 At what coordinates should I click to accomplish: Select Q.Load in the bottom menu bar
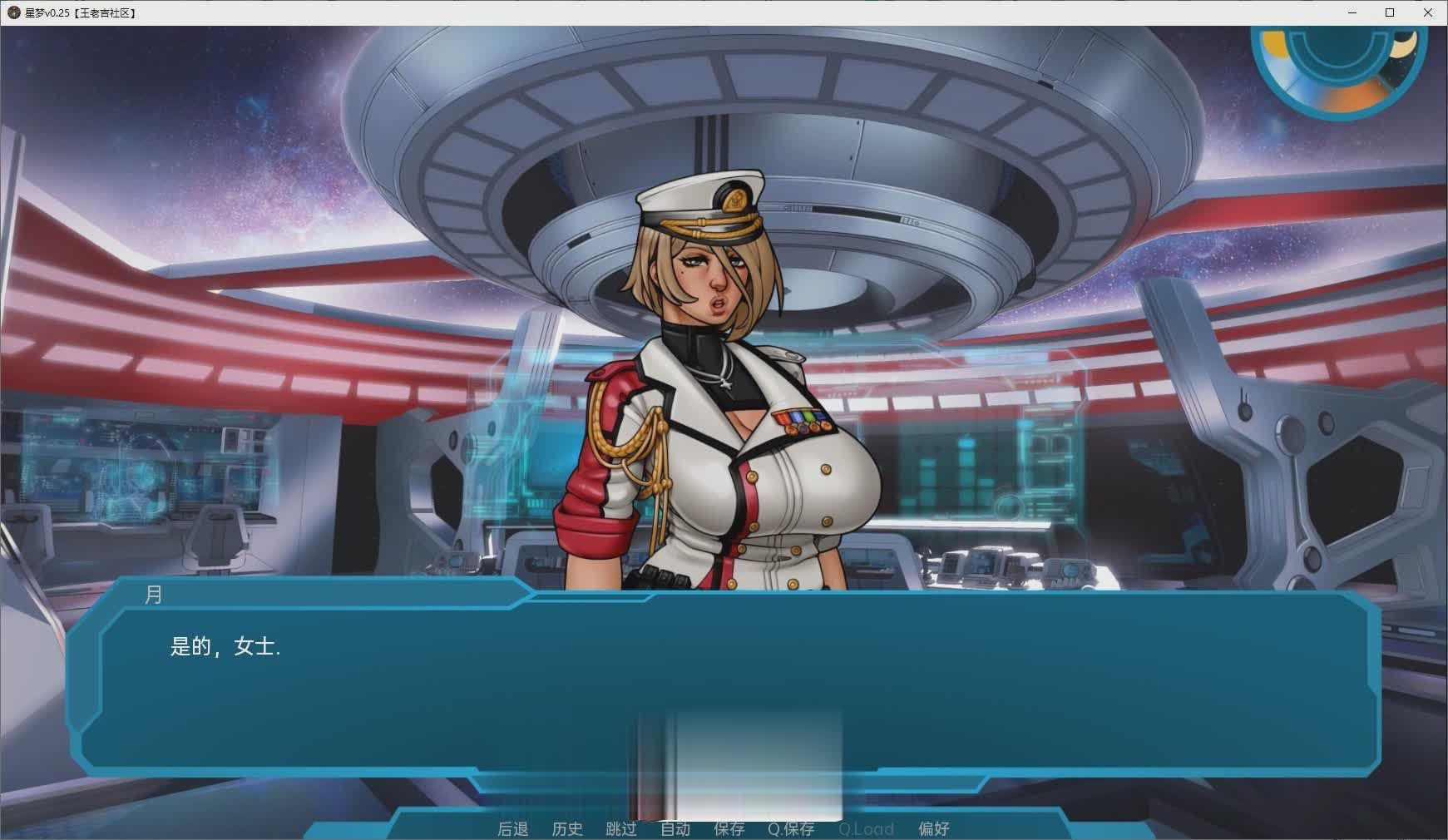(x=867, y=828)
